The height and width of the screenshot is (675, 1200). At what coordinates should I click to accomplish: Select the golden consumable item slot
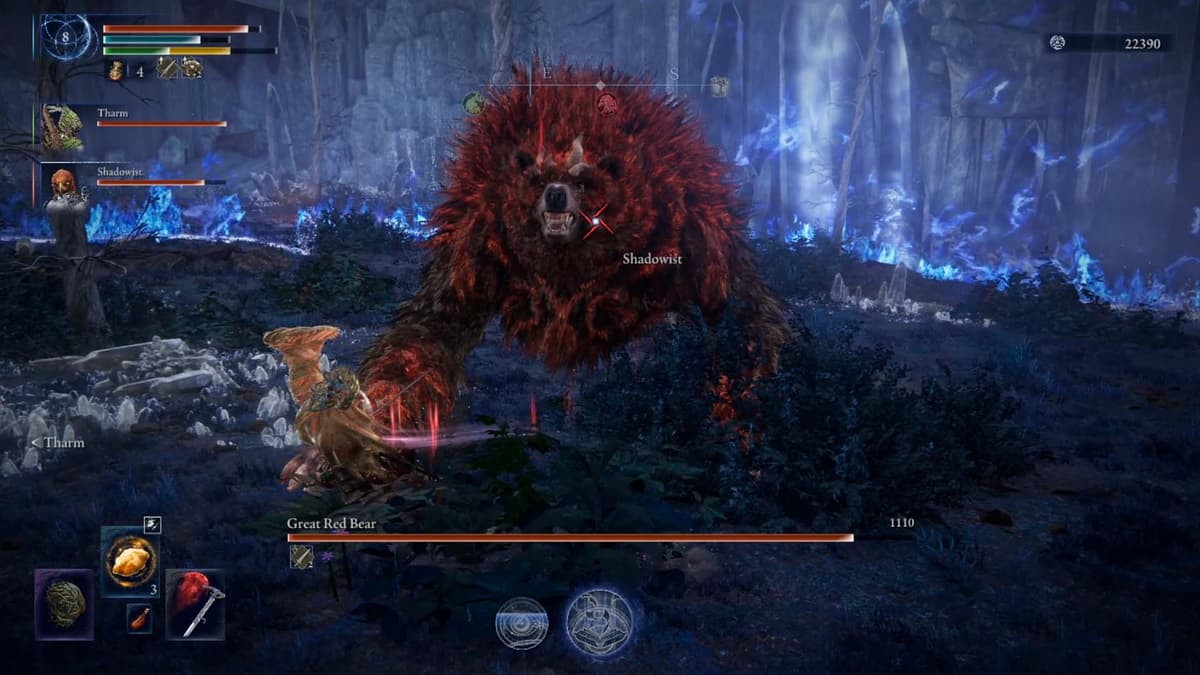130,561
